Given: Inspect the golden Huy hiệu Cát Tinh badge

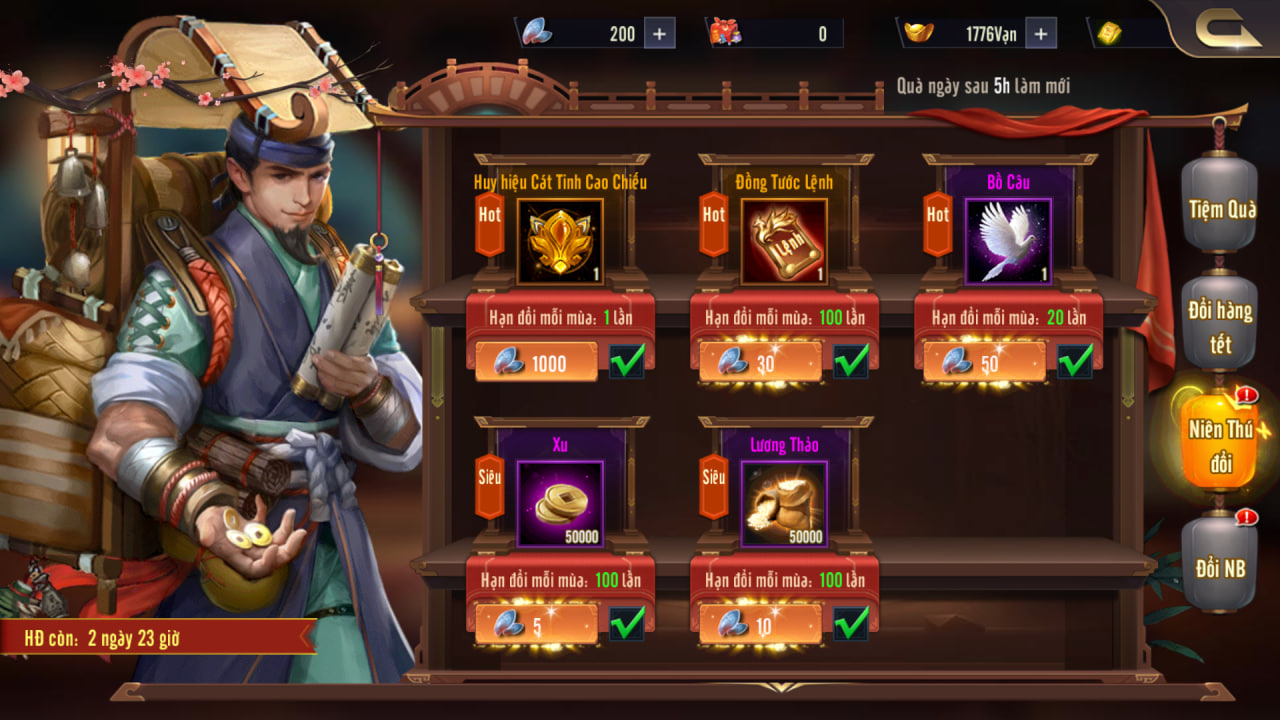Looking at the screenshot, I should tap(560, 242).
